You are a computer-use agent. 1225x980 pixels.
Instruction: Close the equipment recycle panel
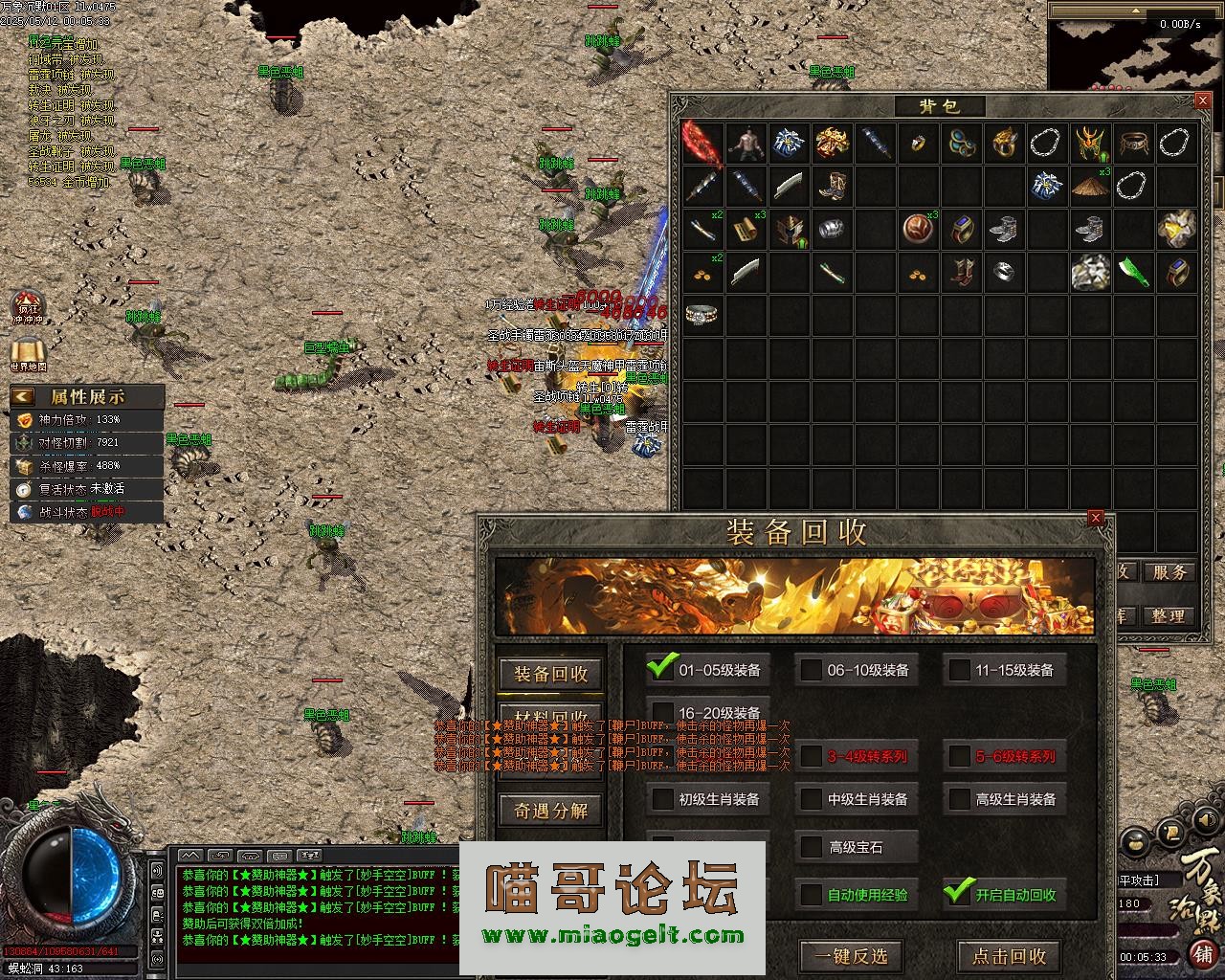pos(1096,519)
